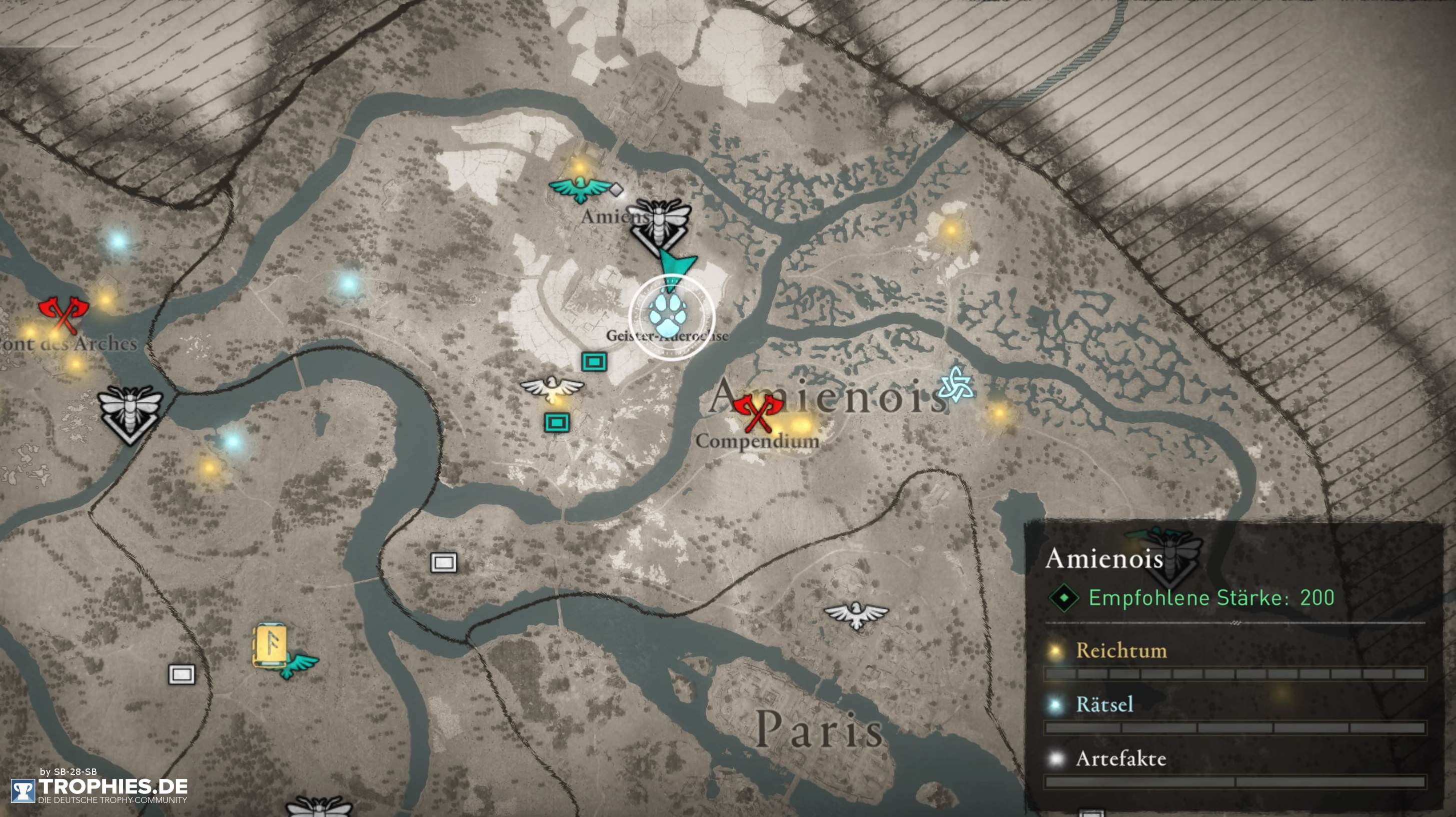Image resolution: width=1456 pixels, height=817 pixels.
Task: Select the Geister-Aderochse paw print marker
Action: (671, 317)
